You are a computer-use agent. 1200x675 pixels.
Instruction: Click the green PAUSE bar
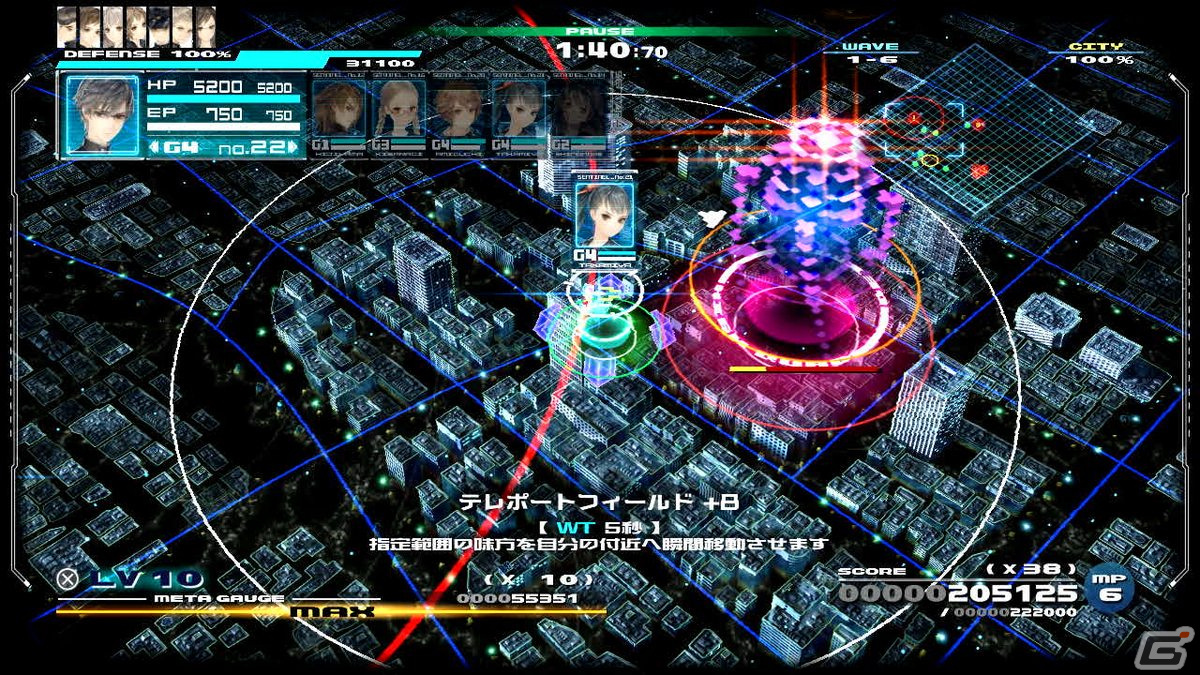(x=598, y=31)
